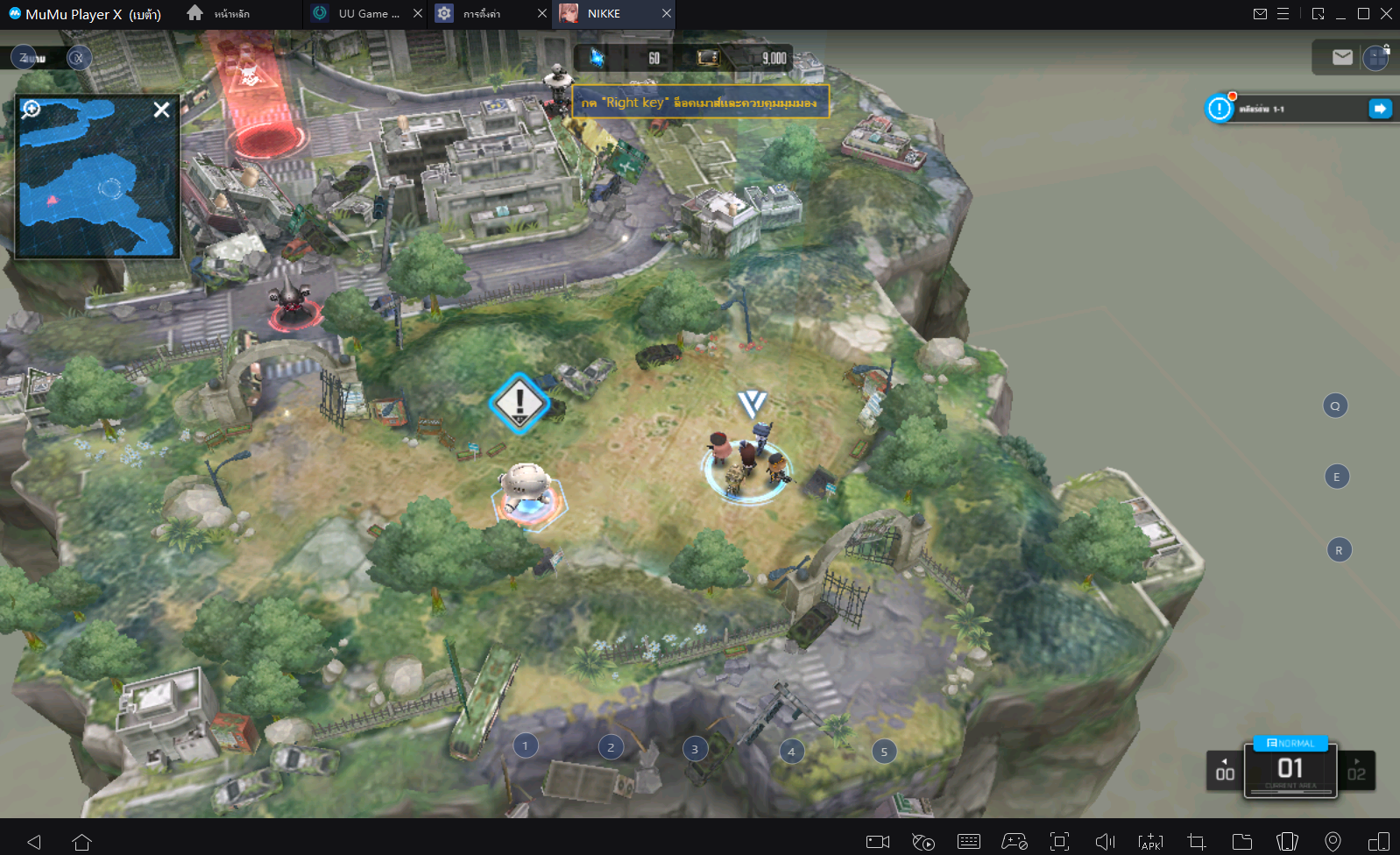
Task: Zoom in using the minimap magnifier
Action: click(32, 109)
